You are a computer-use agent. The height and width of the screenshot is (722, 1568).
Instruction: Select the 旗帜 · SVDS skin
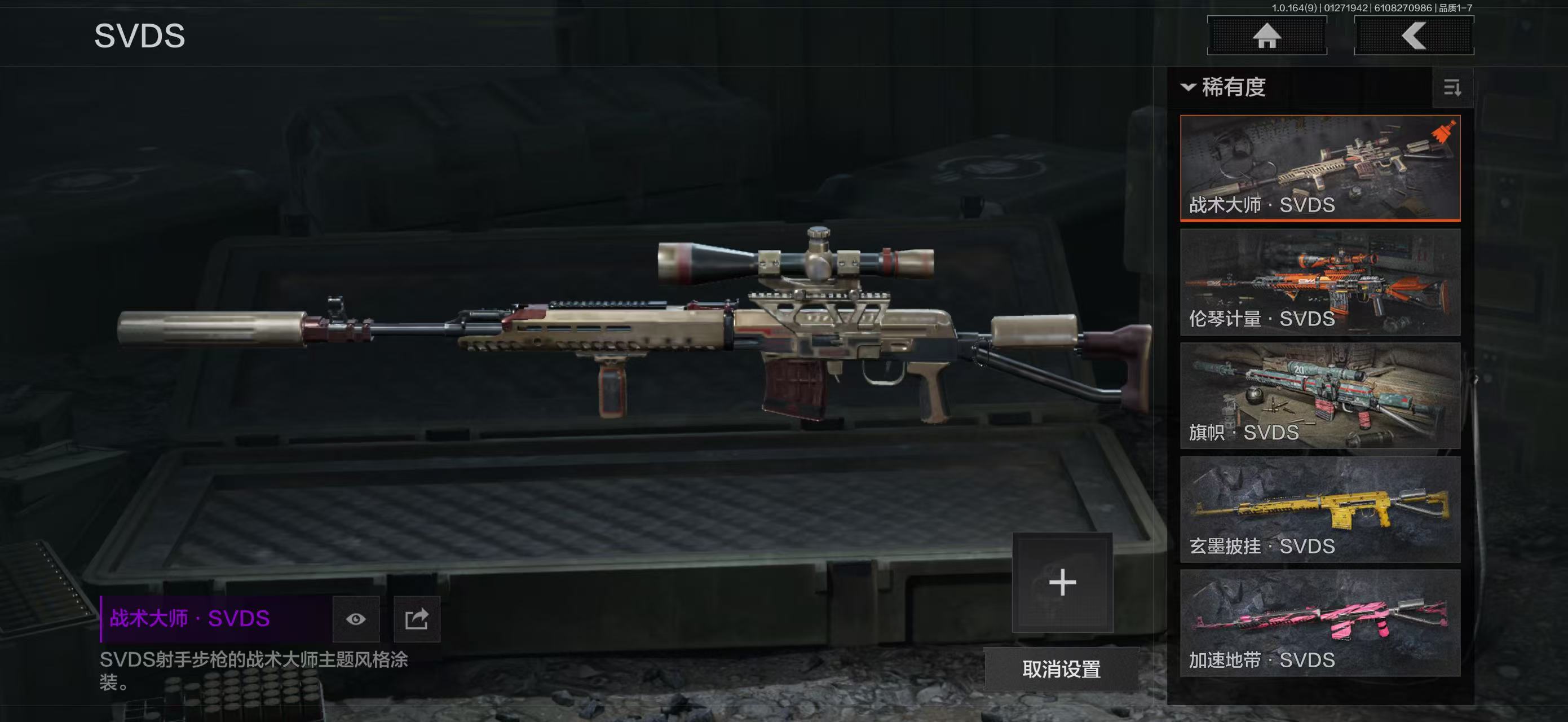pyautogui.click(x=1320, y=396)
